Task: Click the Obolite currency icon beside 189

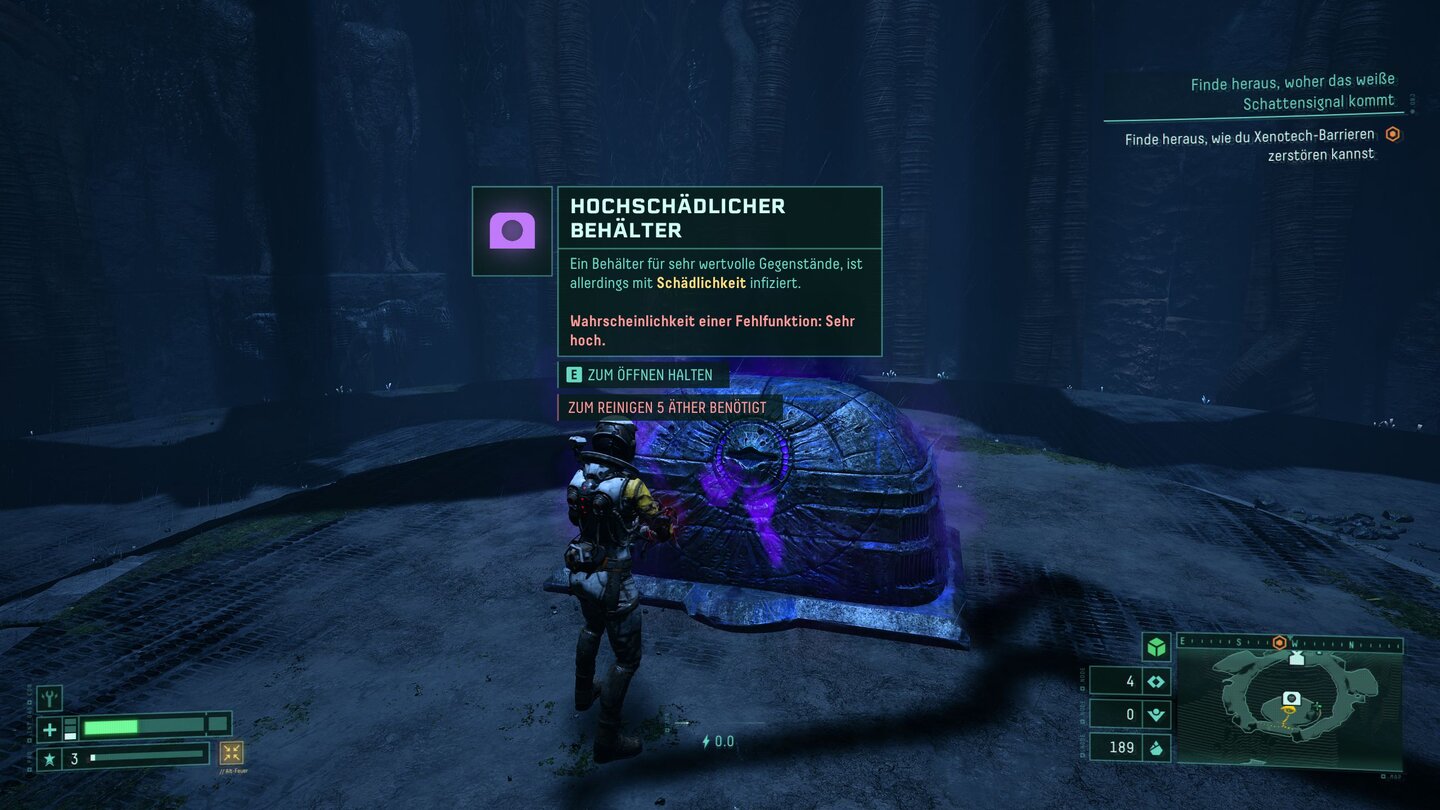Action: (1157, 747)
